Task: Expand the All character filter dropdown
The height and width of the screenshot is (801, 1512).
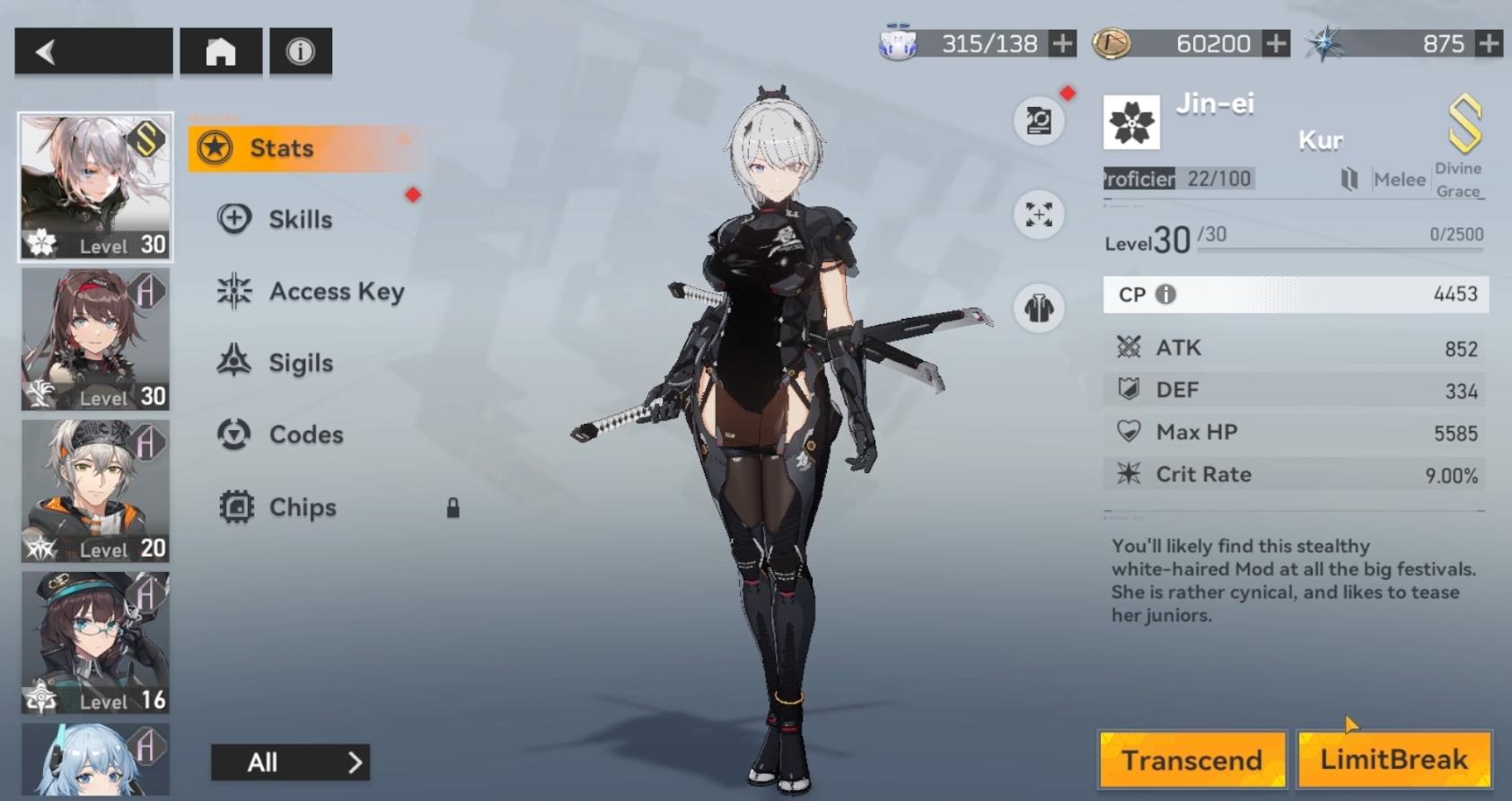Action: [287, 762]
